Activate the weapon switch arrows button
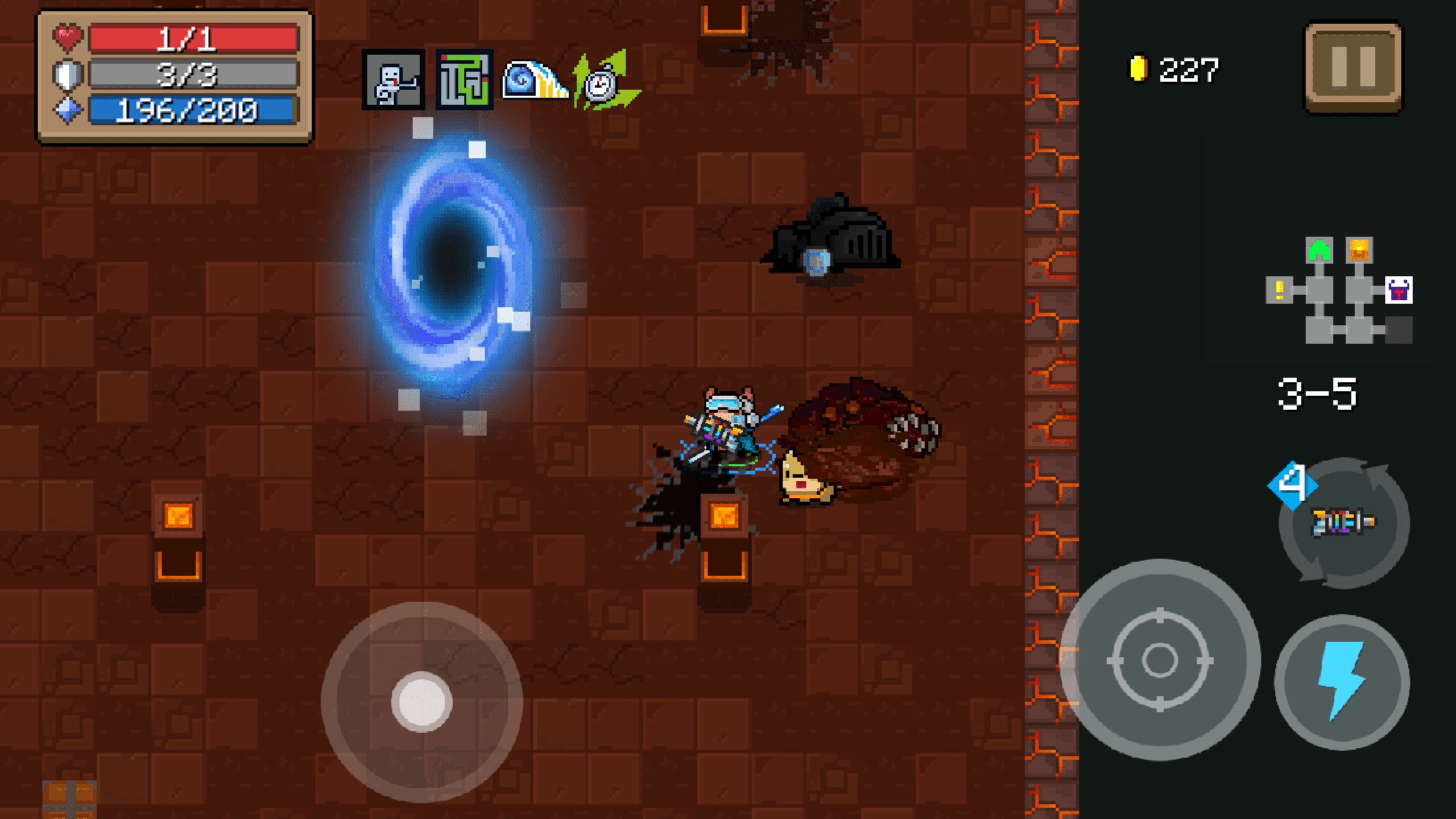This screenshot has height=819, width=1456. coord(1343,522)
